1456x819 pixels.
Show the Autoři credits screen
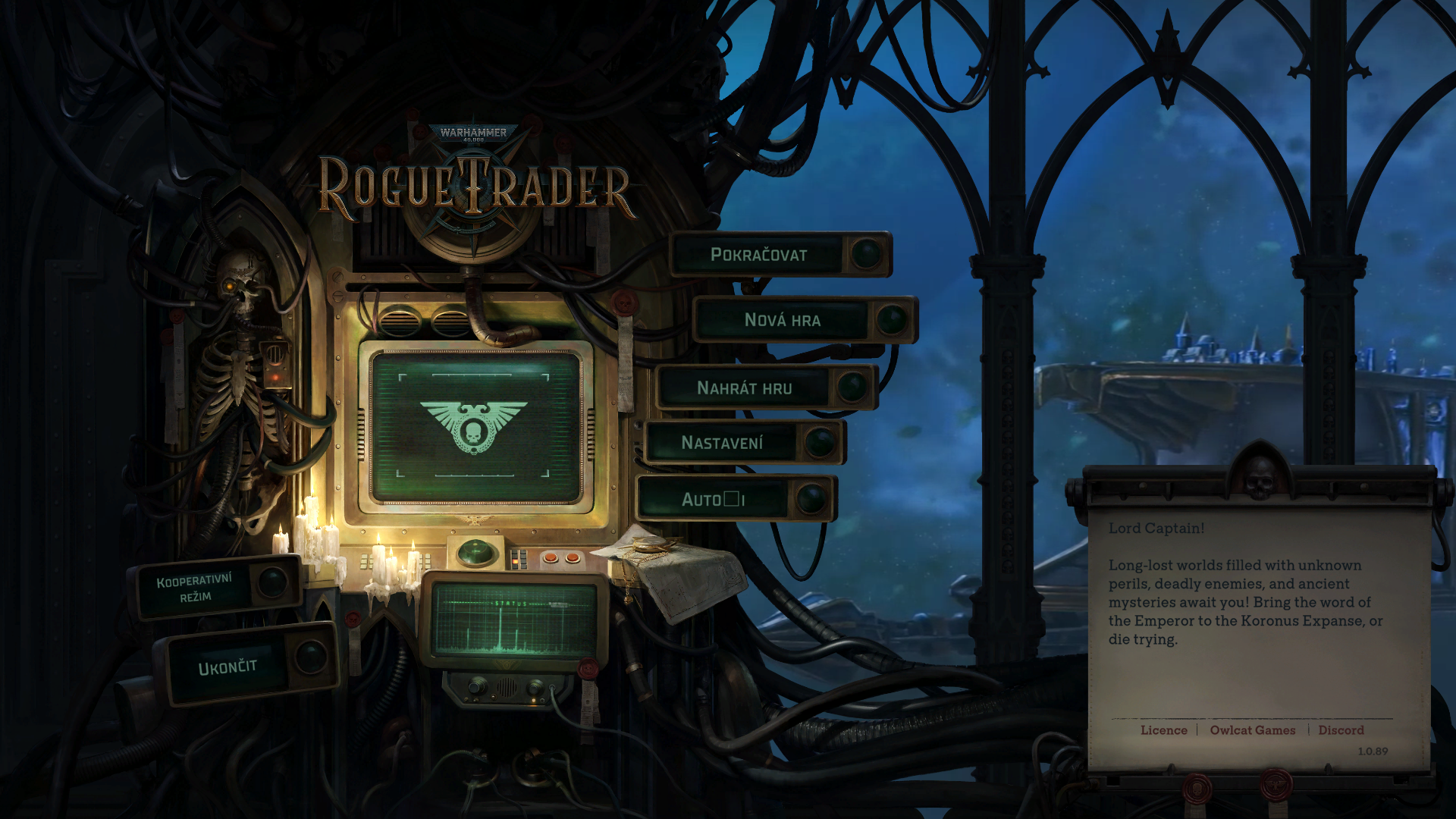(713, 500)
